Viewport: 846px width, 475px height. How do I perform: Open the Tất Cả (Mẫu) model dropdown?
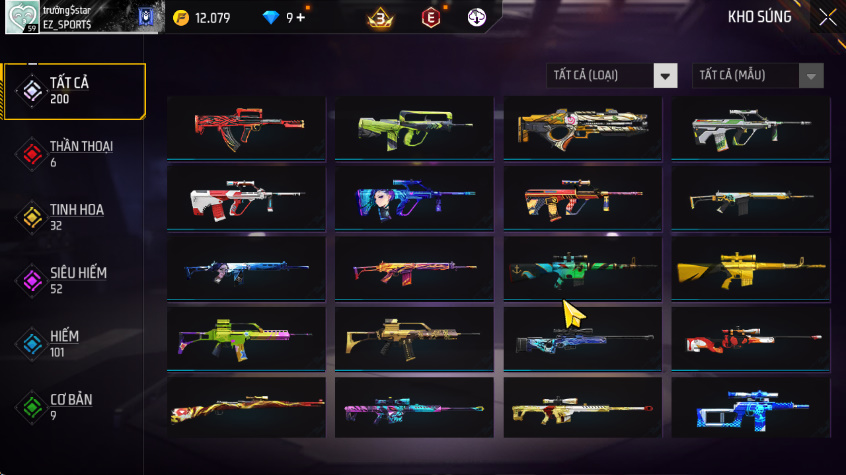tap(758, 76)
